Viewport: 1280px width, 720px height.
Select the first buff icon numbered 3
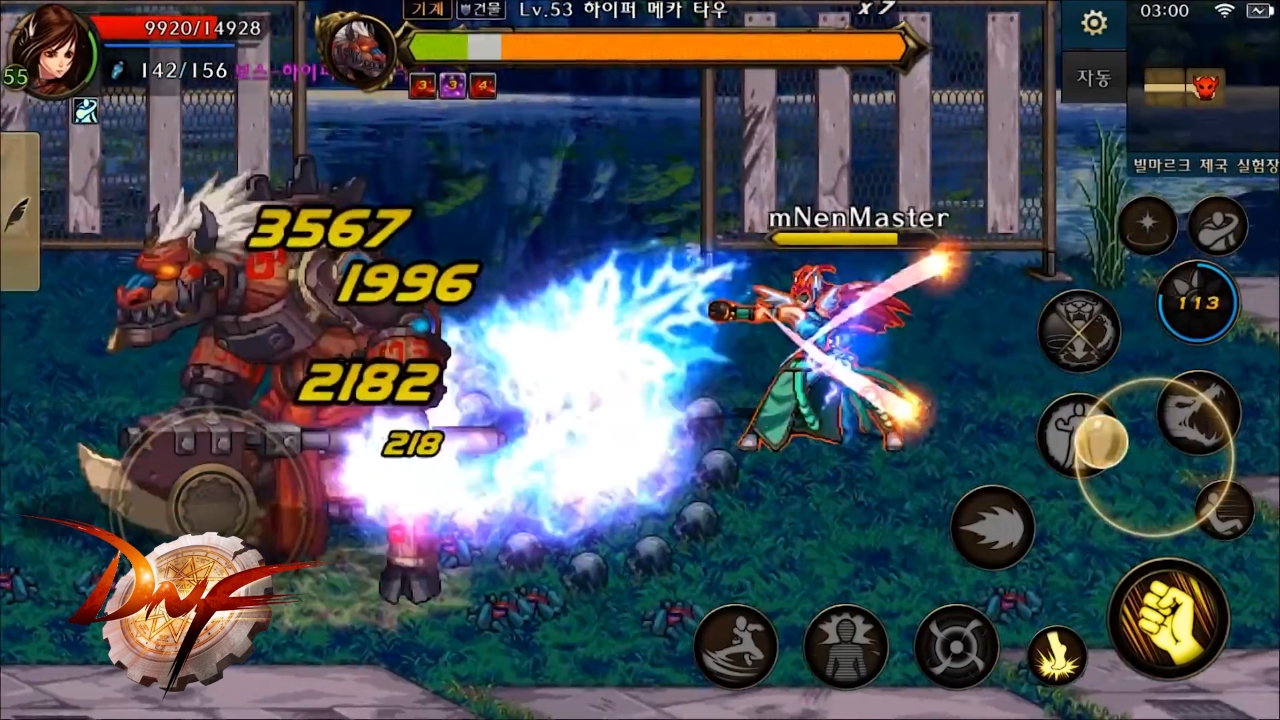pos(421,86)
